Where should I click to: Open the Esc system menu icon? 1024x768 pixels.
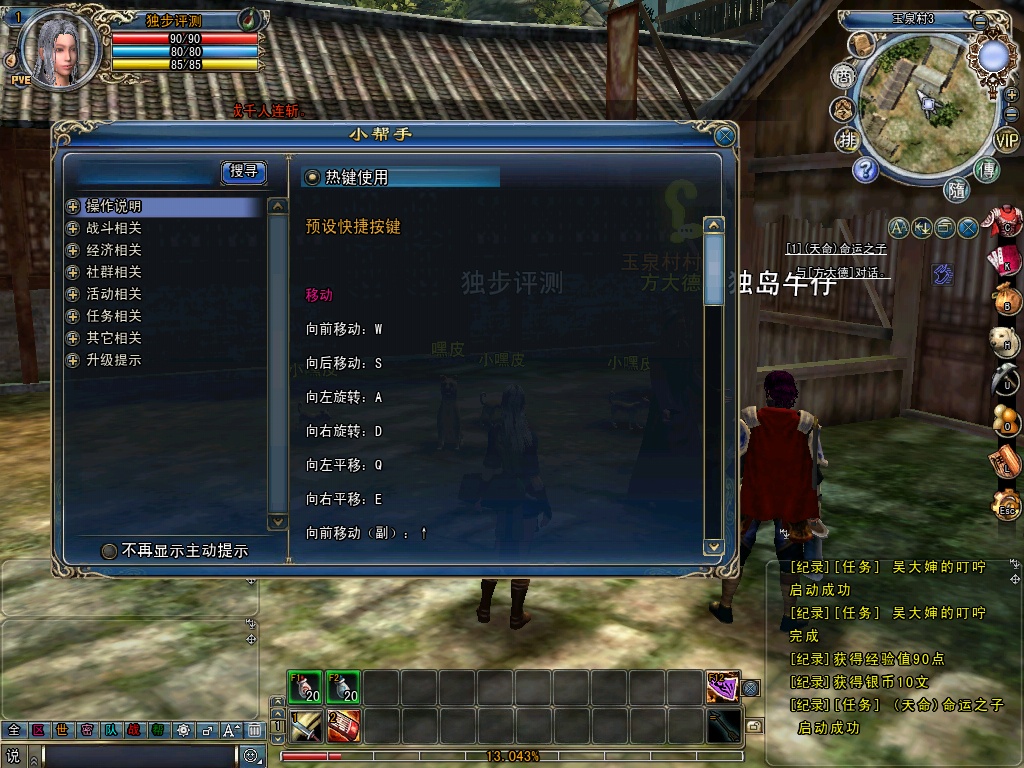(1007, 508)
